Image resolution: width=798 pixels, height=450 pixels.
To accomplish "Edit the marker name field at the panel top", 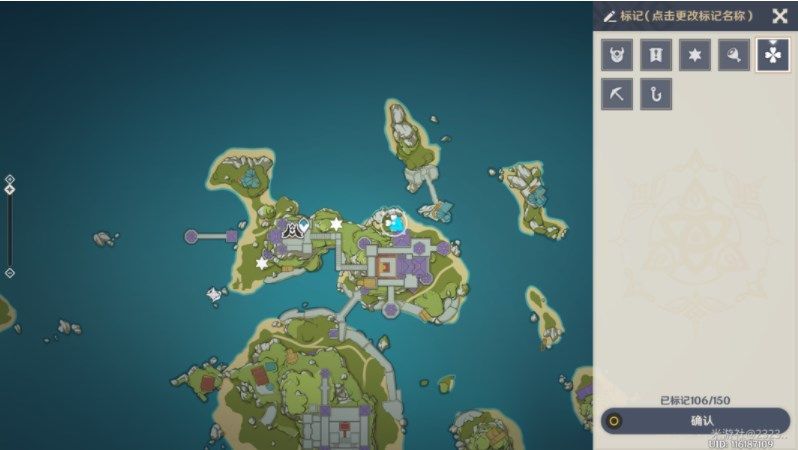I will (x=679, y=16).
